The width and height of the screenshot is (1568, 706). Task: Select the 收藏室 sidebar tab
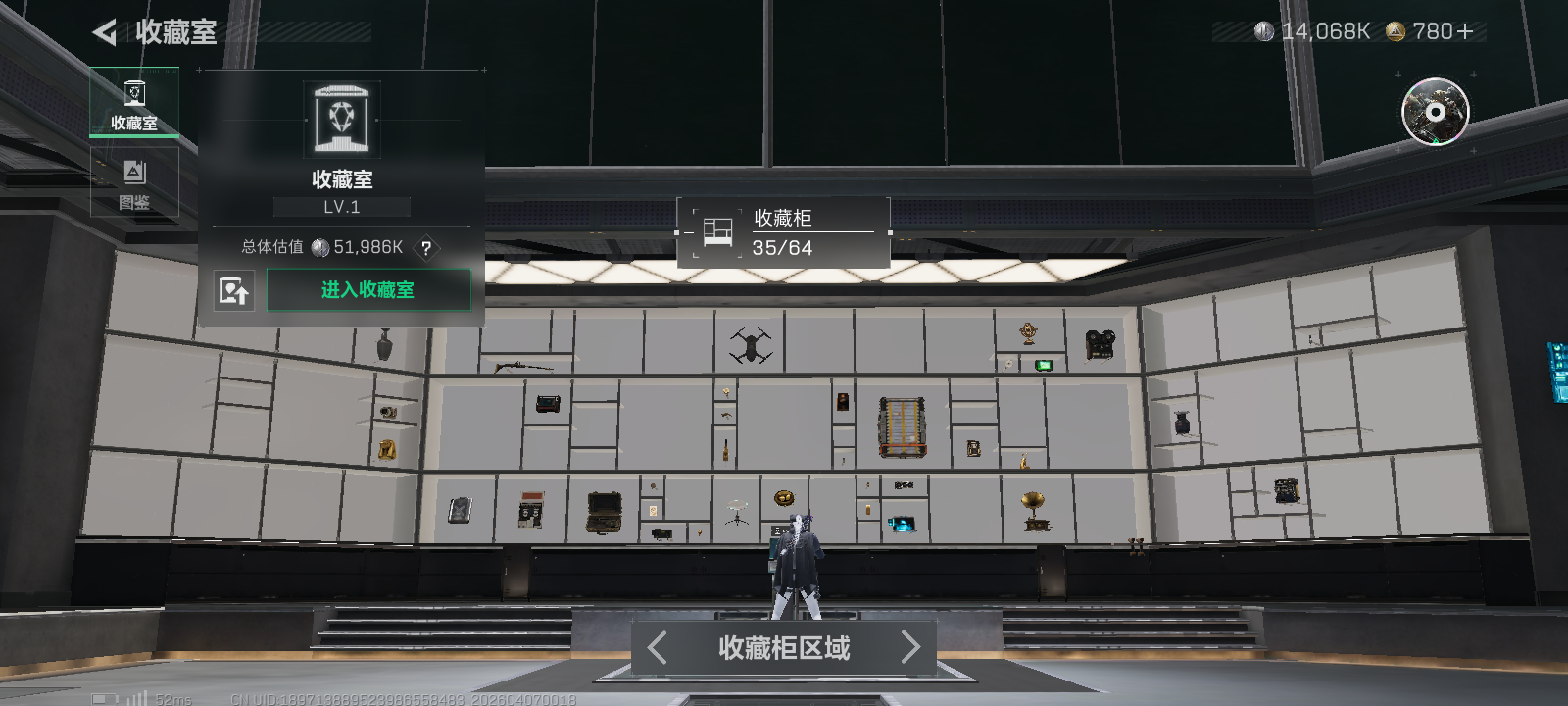pos(134,102)
